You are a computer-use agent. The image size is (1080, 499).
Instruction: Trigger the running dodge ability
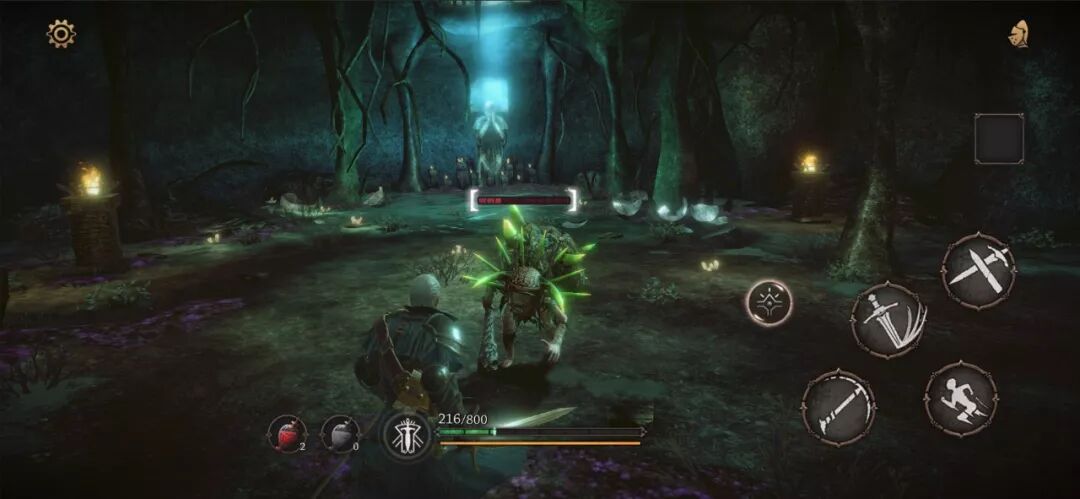point(961,398)
